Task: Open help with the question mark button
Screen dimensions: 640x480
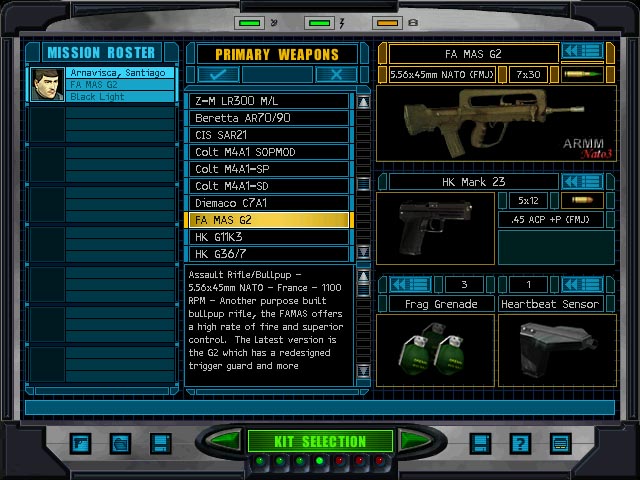Action: [519, 442]
